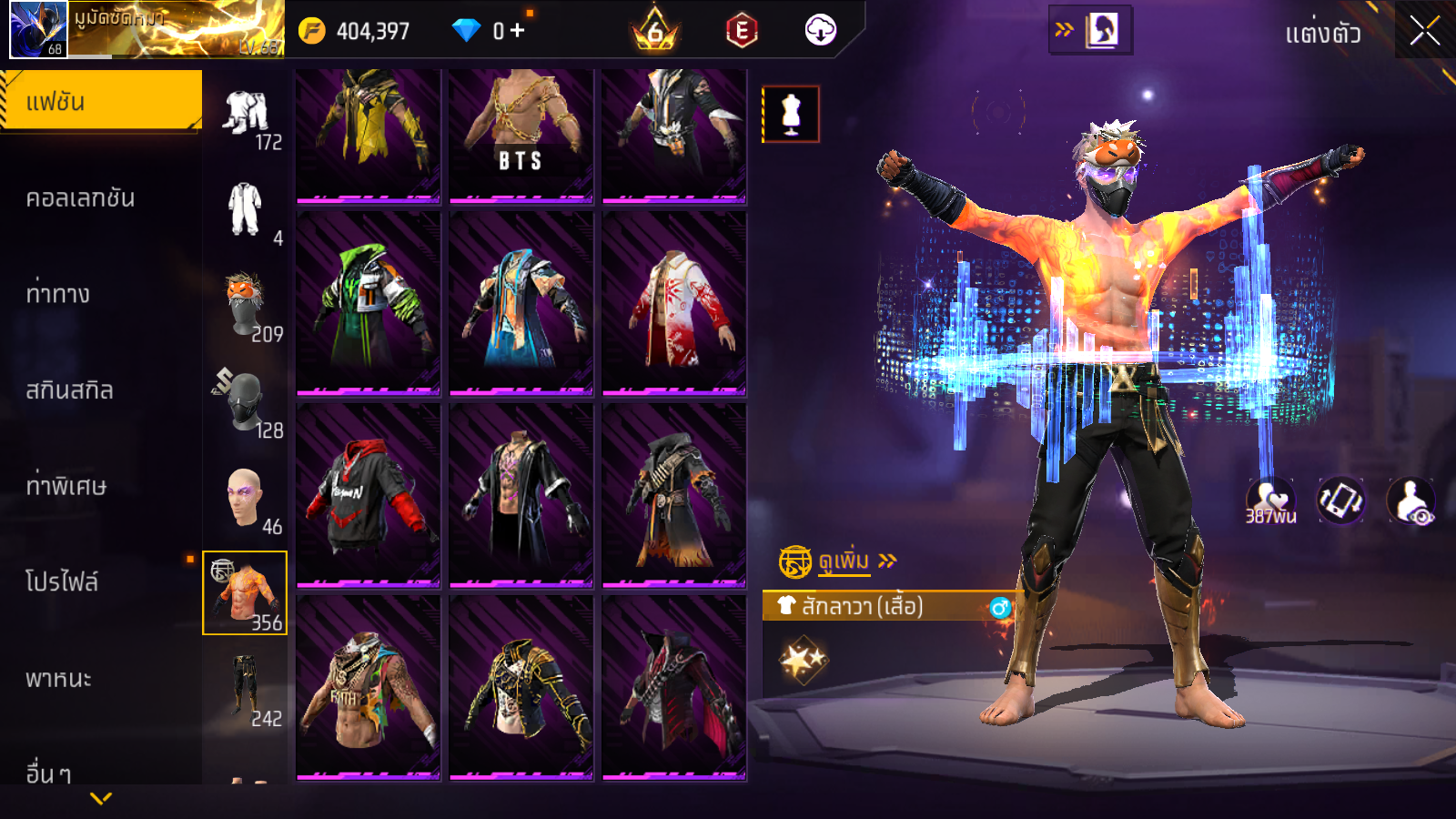Select the แฟชัน tab
The width and height of the screenshot is (1456, 819).
100,101
